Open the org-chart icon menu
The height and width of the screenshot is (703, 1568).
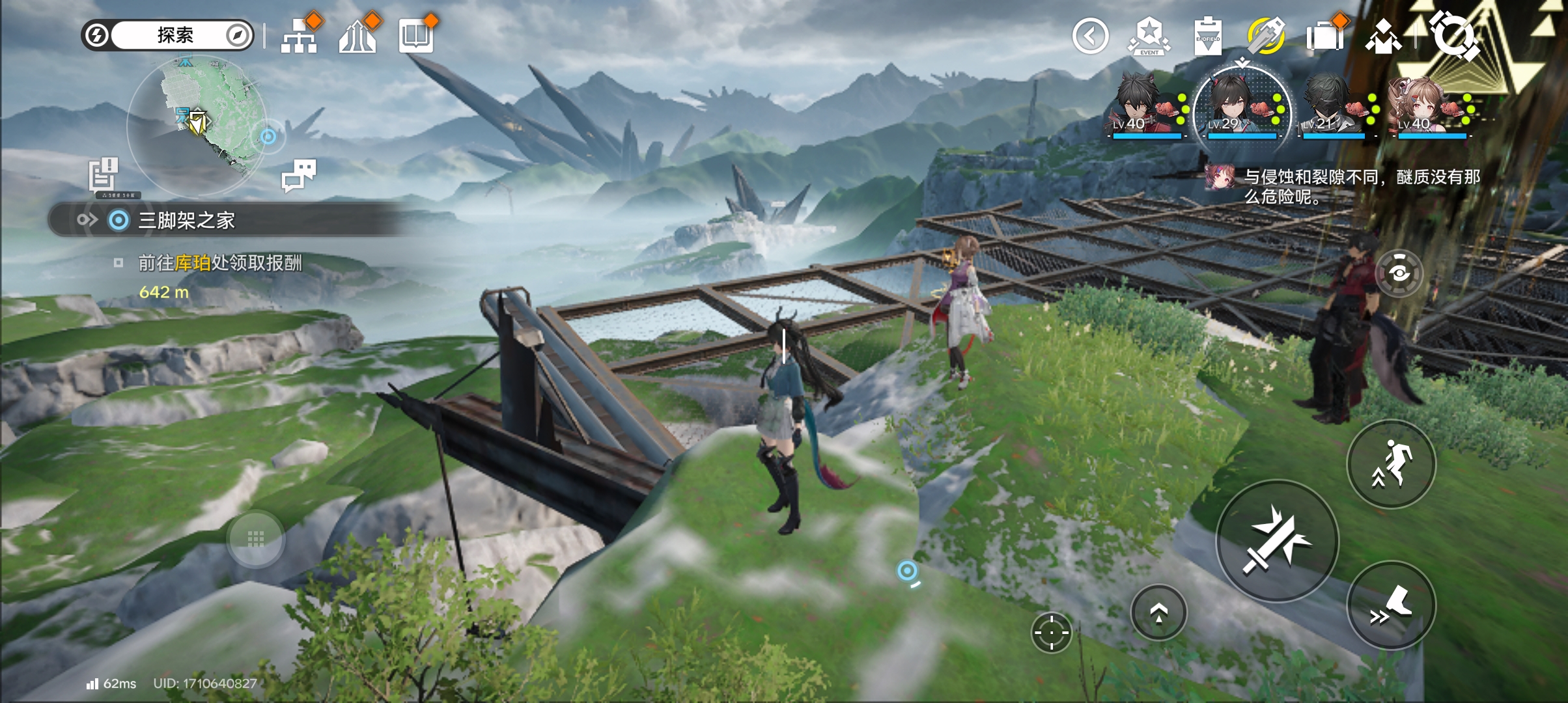tap(299, 36)
